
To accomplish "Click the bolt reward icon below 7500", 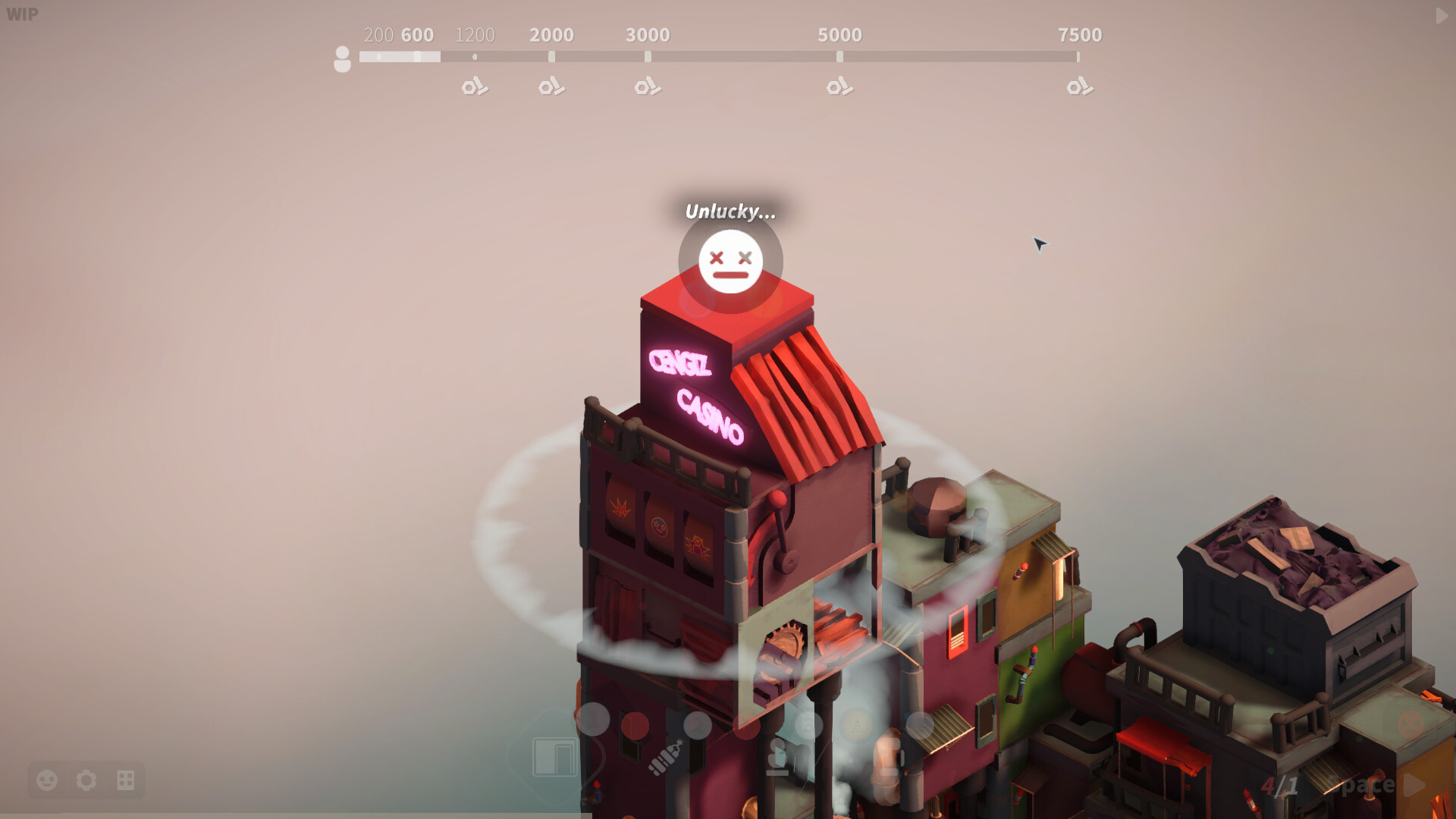I will point(1080,87).
